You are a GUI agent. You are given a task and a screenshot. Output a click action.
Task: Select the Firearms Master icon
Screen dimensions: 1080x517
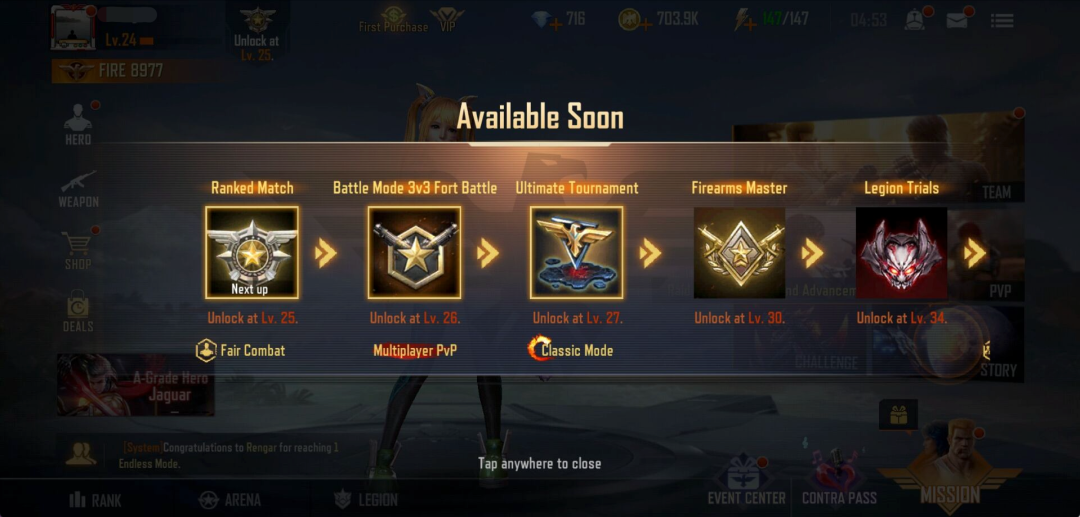pos(739,252)
